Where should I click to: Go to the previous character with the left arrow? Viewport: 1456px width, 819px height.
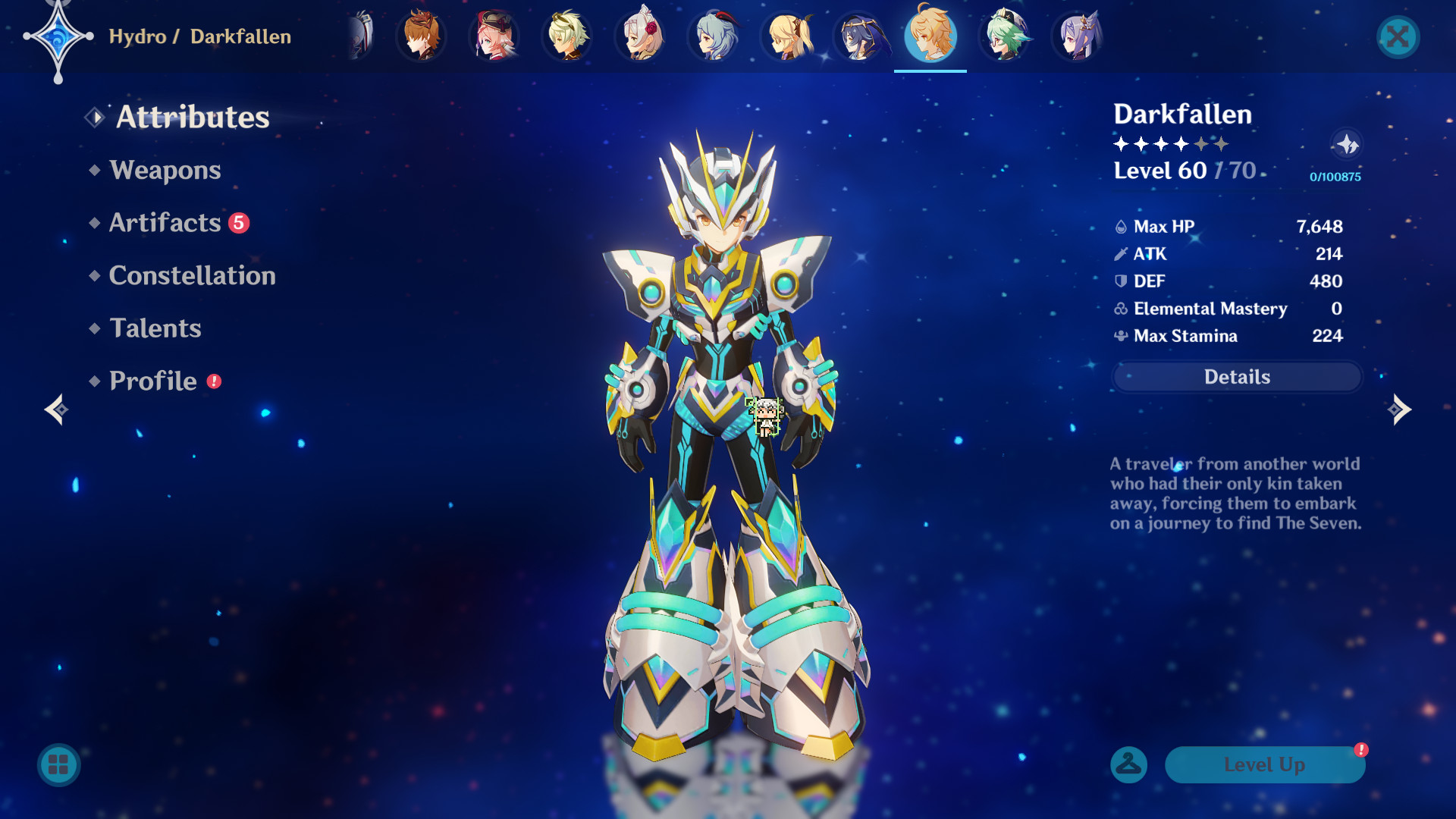[x=57, y=409]
